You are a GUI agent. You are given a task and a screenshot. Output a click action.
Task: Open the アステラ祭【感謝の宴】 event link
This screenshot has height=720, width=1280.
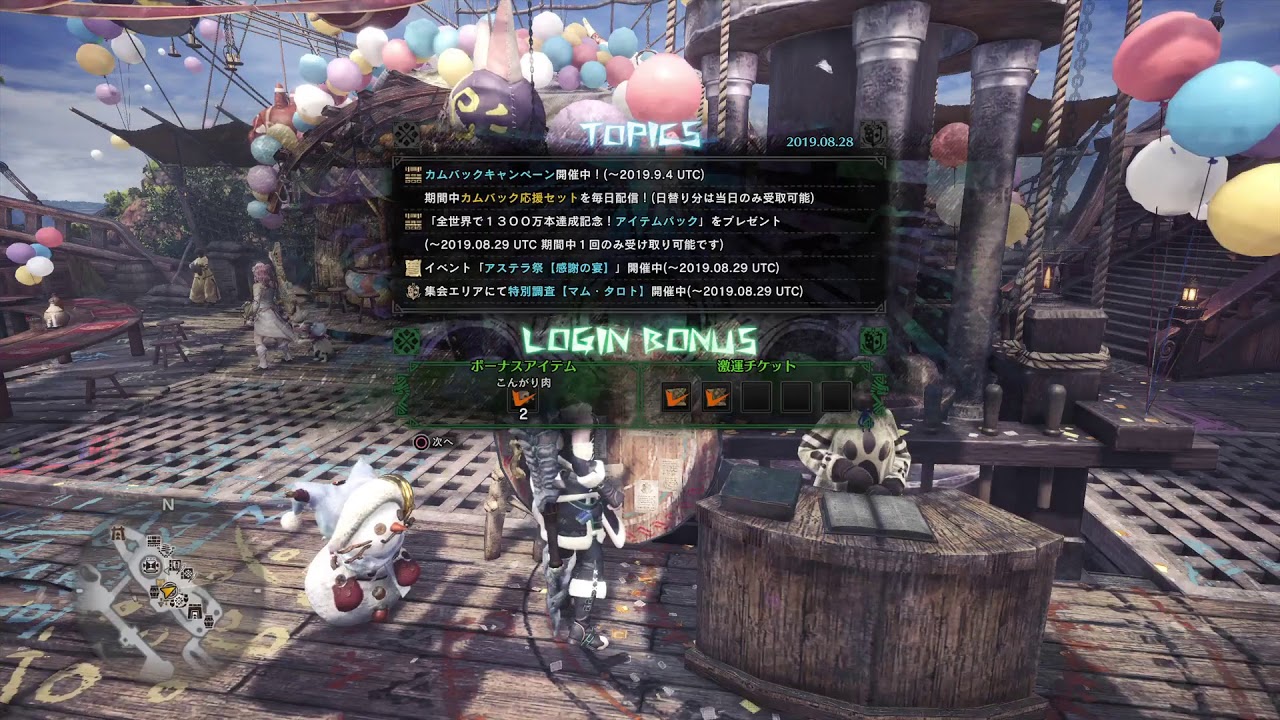[545, 267]
